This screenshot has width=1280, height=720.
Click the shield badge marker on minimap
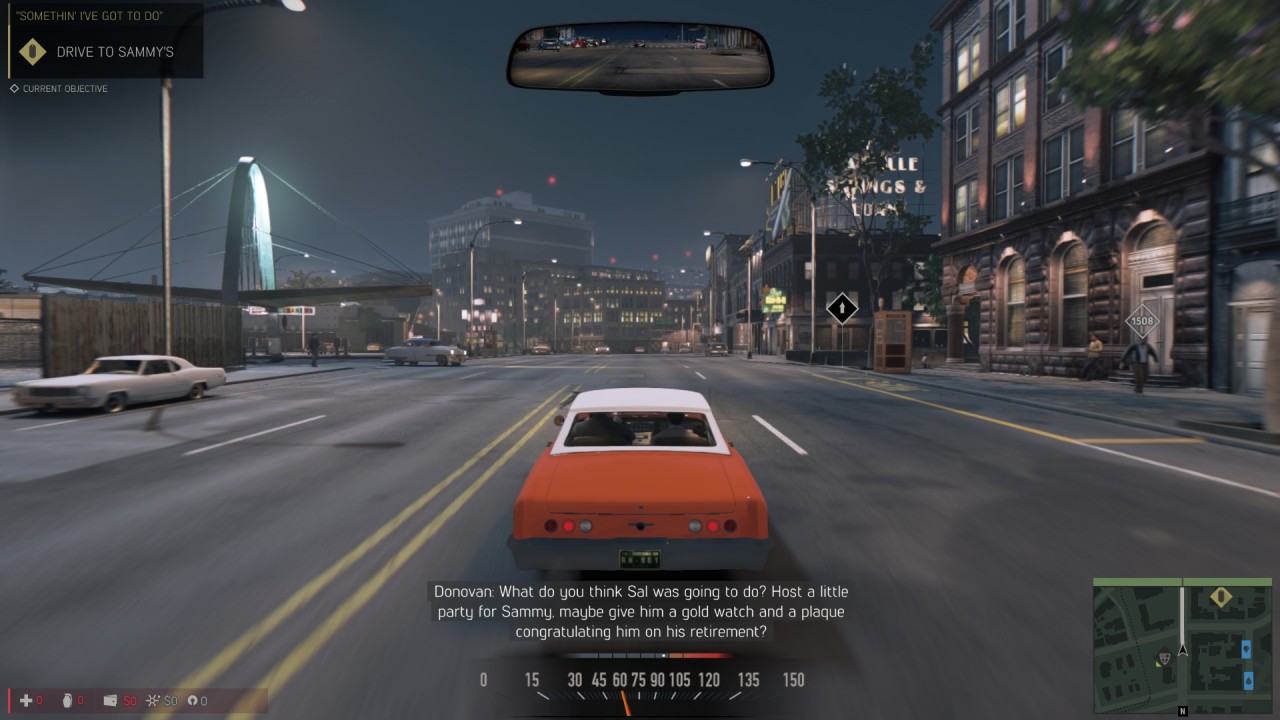[x=1163, y=658]
